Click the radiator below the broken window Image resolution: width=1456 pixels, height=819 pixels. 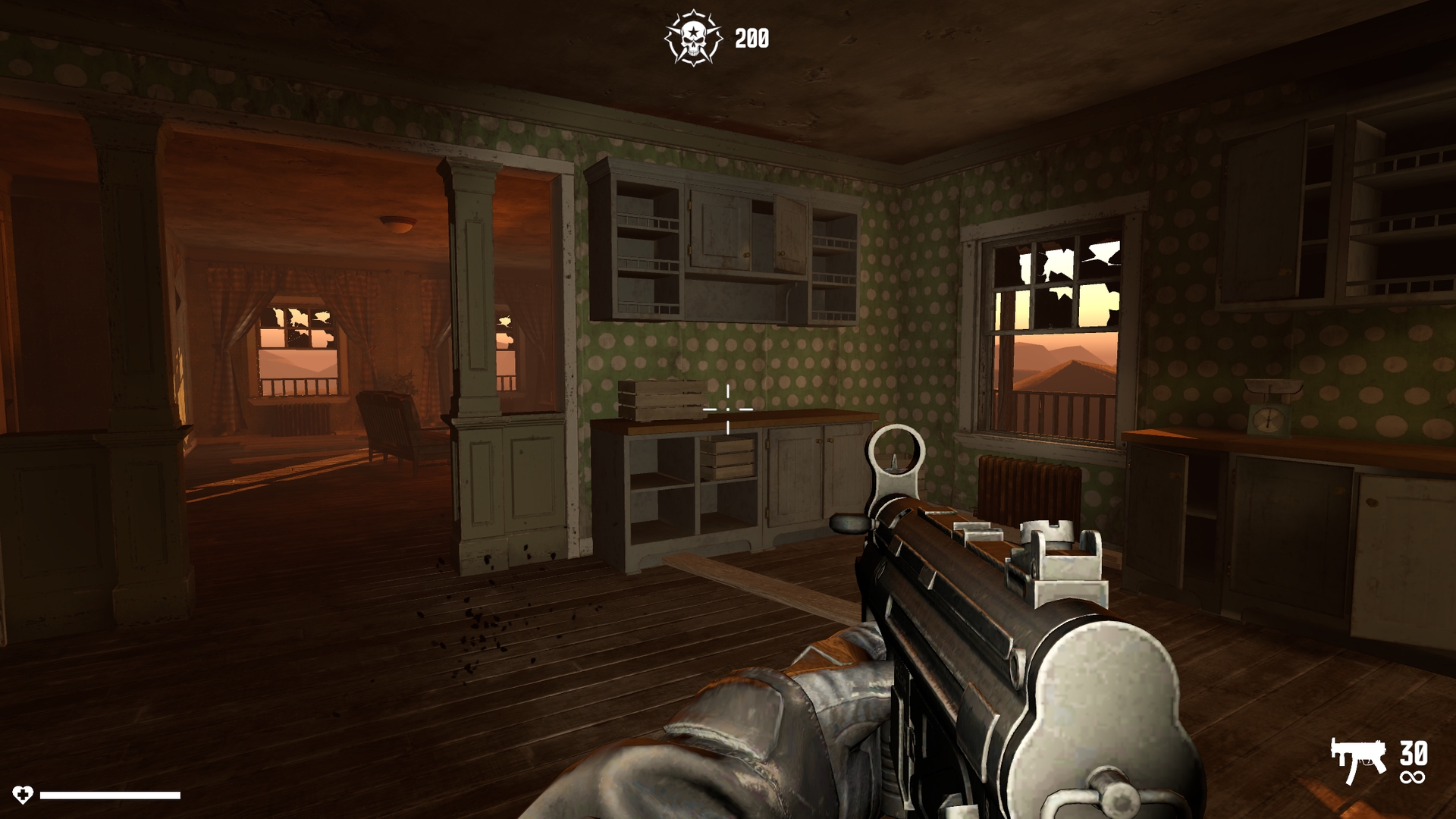tap(1024, 485)
